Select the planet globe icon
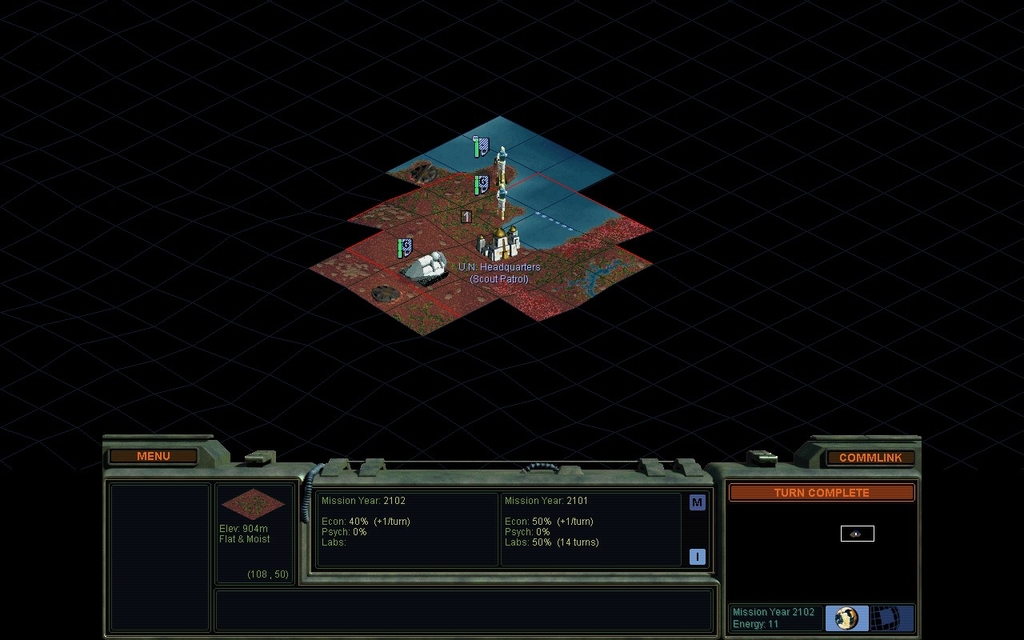The width and height of the screenshot is (1024, 640). (847, 618)
